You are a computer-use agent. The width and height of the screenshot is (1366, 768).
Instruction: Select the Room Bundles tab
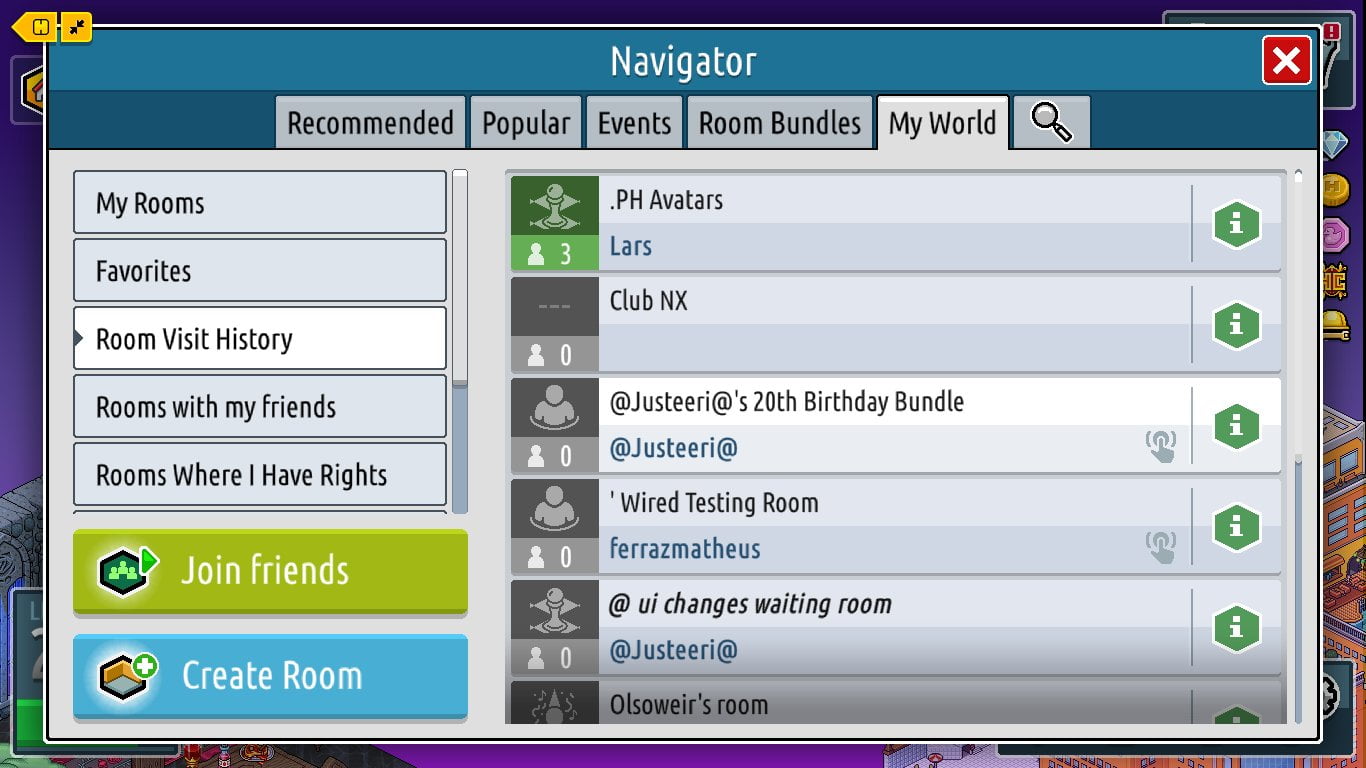point(779,123)
